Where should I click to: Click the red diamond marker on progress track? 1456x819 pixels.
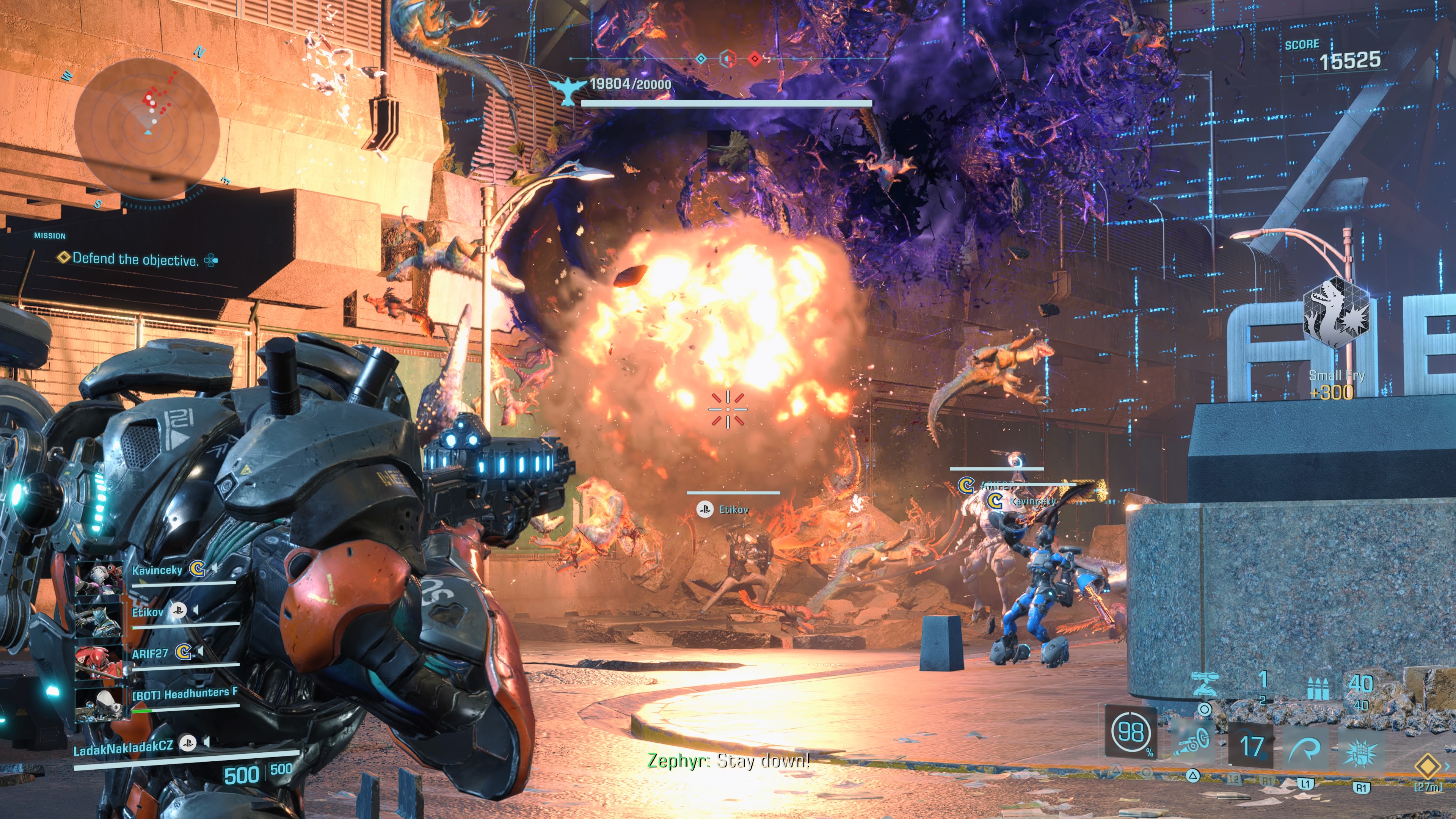pyautogui.click(x=755, y=58)
